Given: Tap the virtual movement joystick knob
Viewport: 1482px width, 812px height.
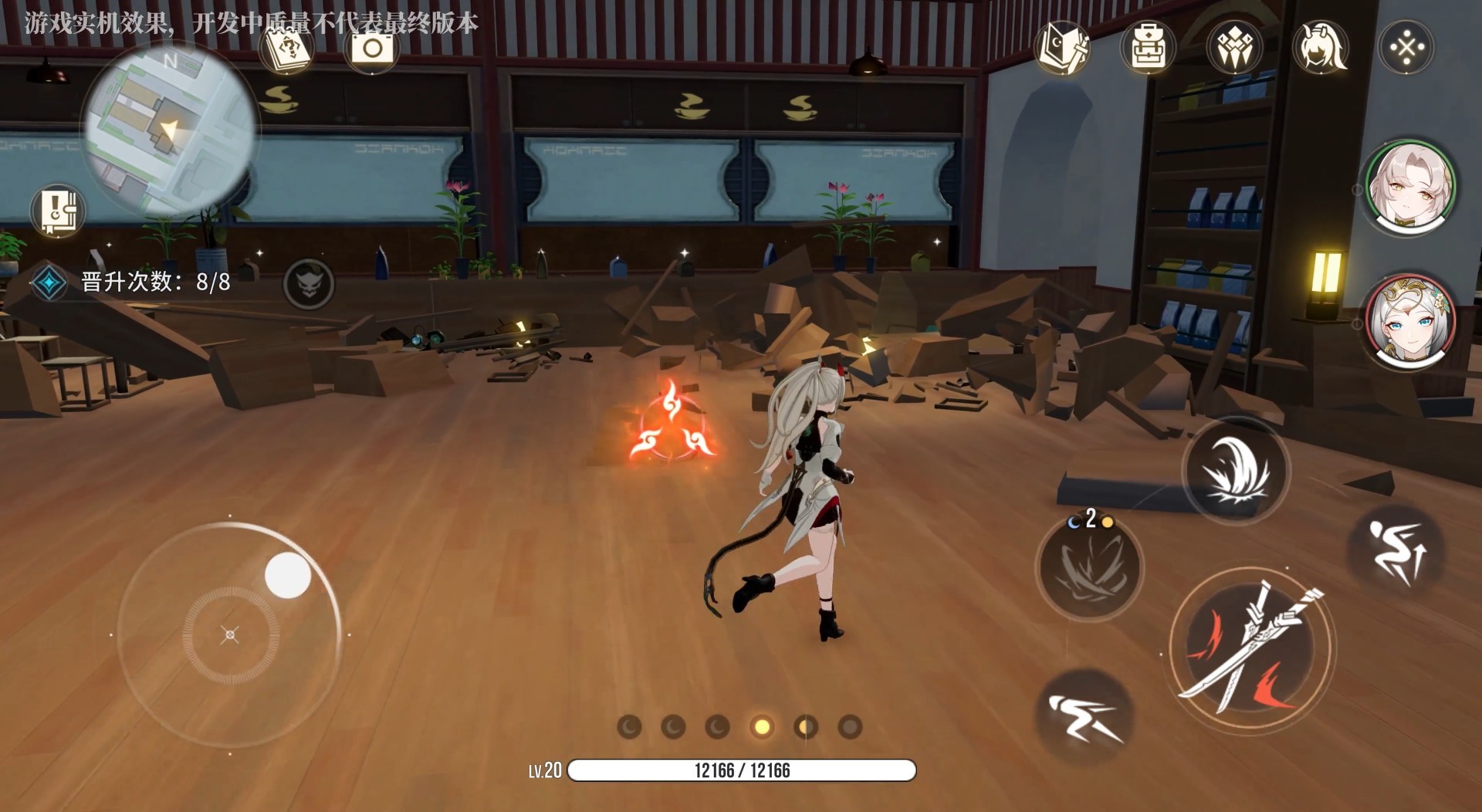Looking at the screenshot, I should [288, 576].
